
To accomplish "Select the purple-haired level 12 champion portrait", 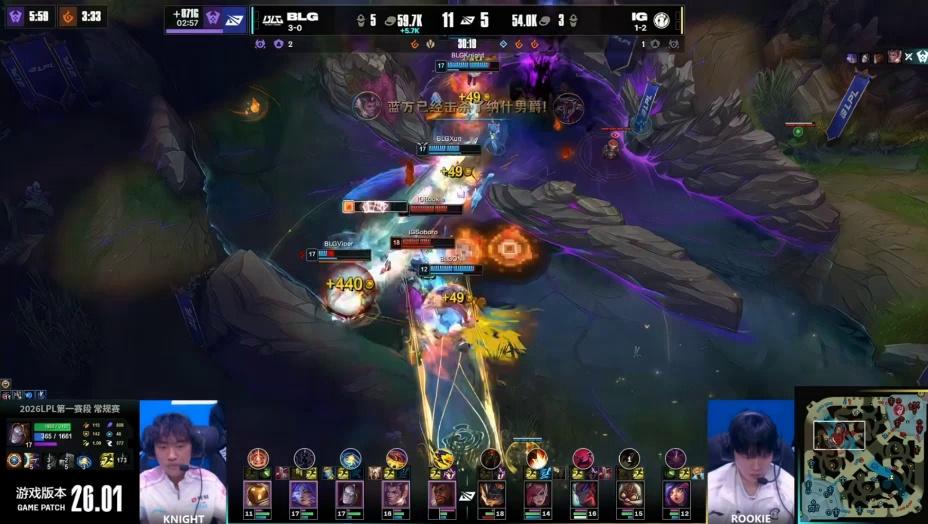I will click(676, 493).
